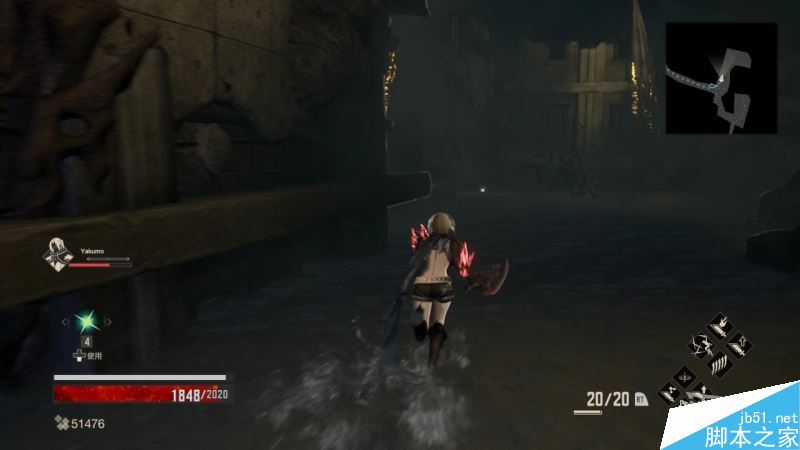Activate the sword with up-arrow gift
The height and width of the screenshot is (450, 800).
coord(737,346)
